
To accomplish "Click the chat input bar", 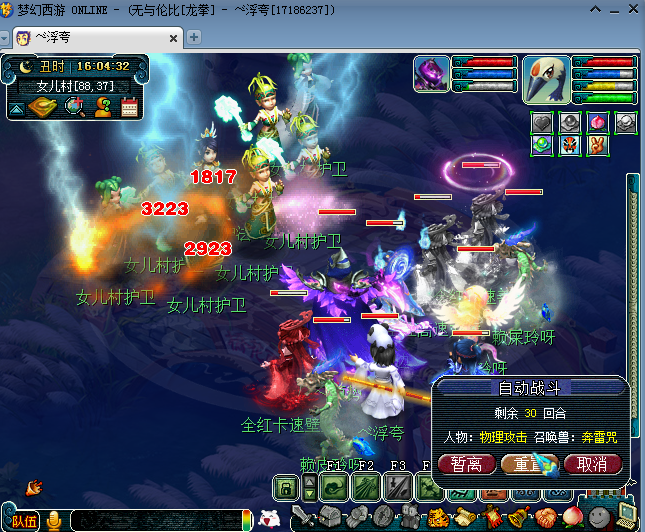I will [155, 520].
